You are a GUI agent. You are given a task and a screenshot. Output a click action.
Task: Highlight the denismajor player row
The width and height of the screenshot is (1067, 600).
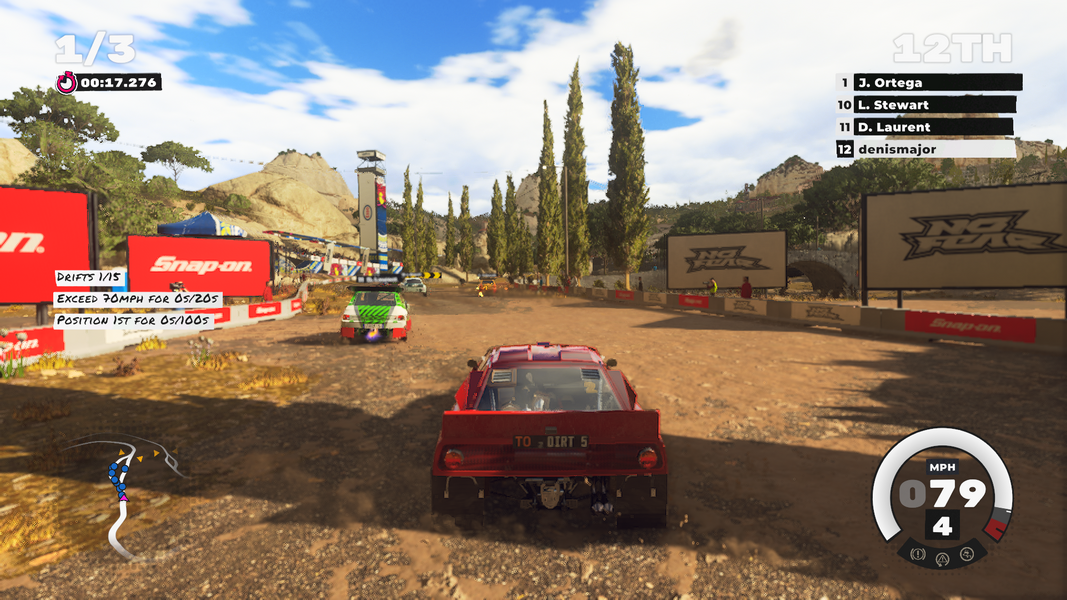[x=925, y=149]
